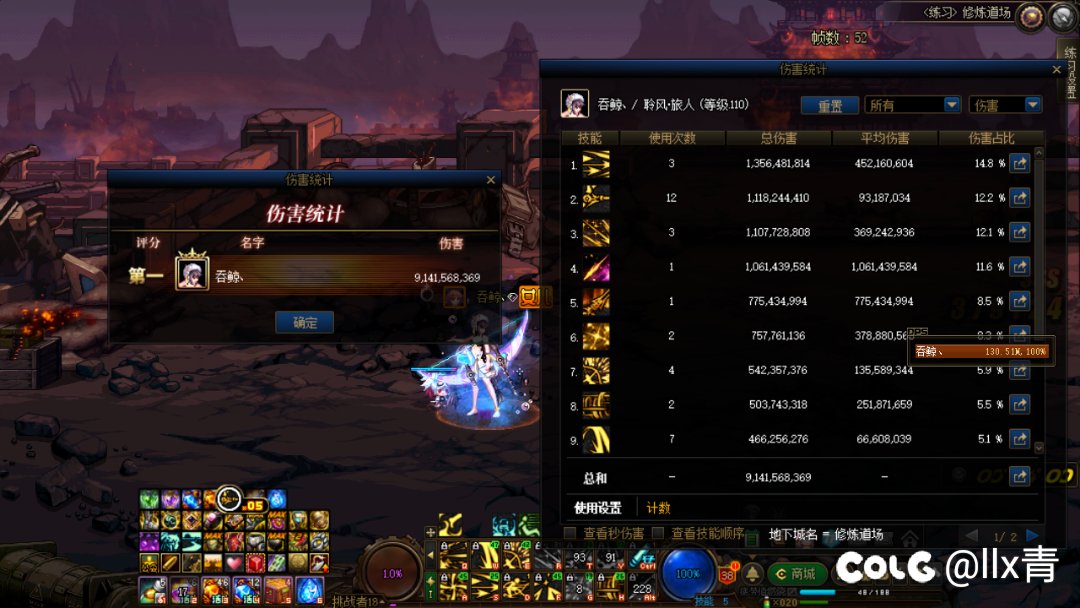Image resolution: width=1080 pixels, height=608 pixels.
Task: Share the 总和 total damage row
Action: [1019, 477]
